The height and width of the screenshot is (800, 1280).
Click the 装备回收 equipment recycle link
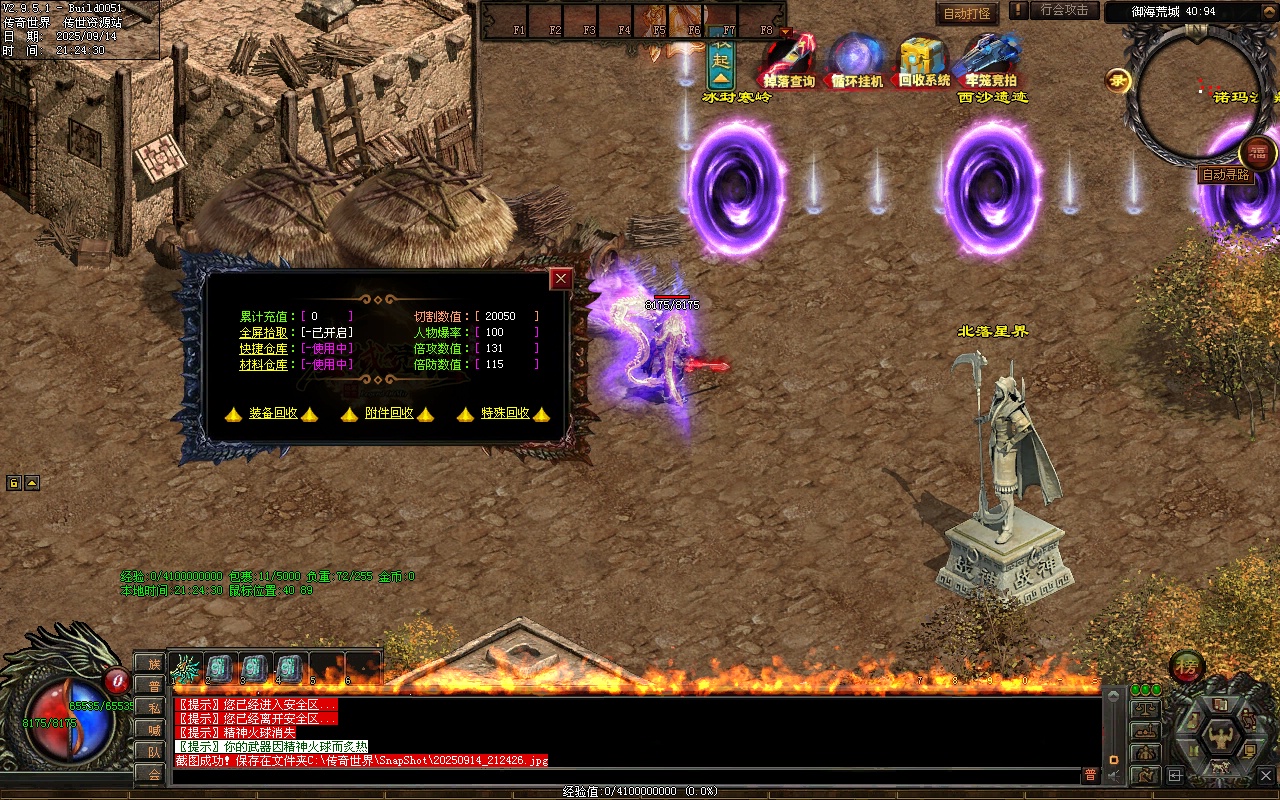click(x=273, y=413)
